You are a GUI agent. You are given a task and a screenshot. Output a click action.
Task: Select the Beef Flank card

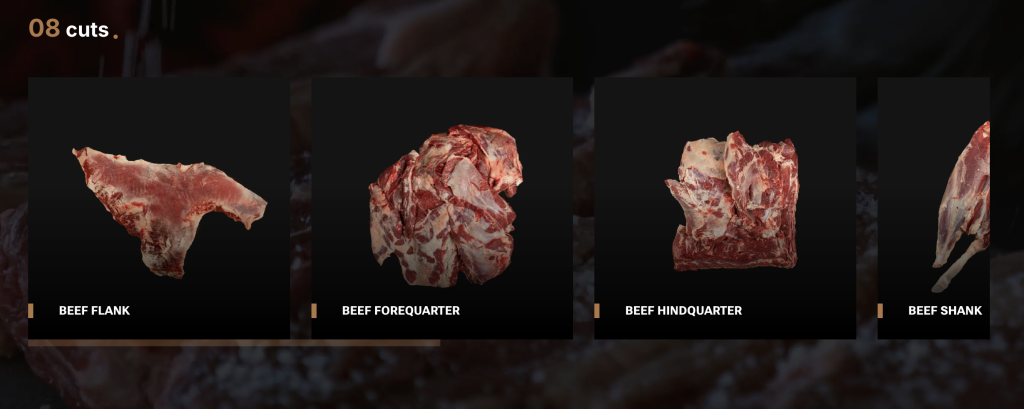tap(159, 208)
